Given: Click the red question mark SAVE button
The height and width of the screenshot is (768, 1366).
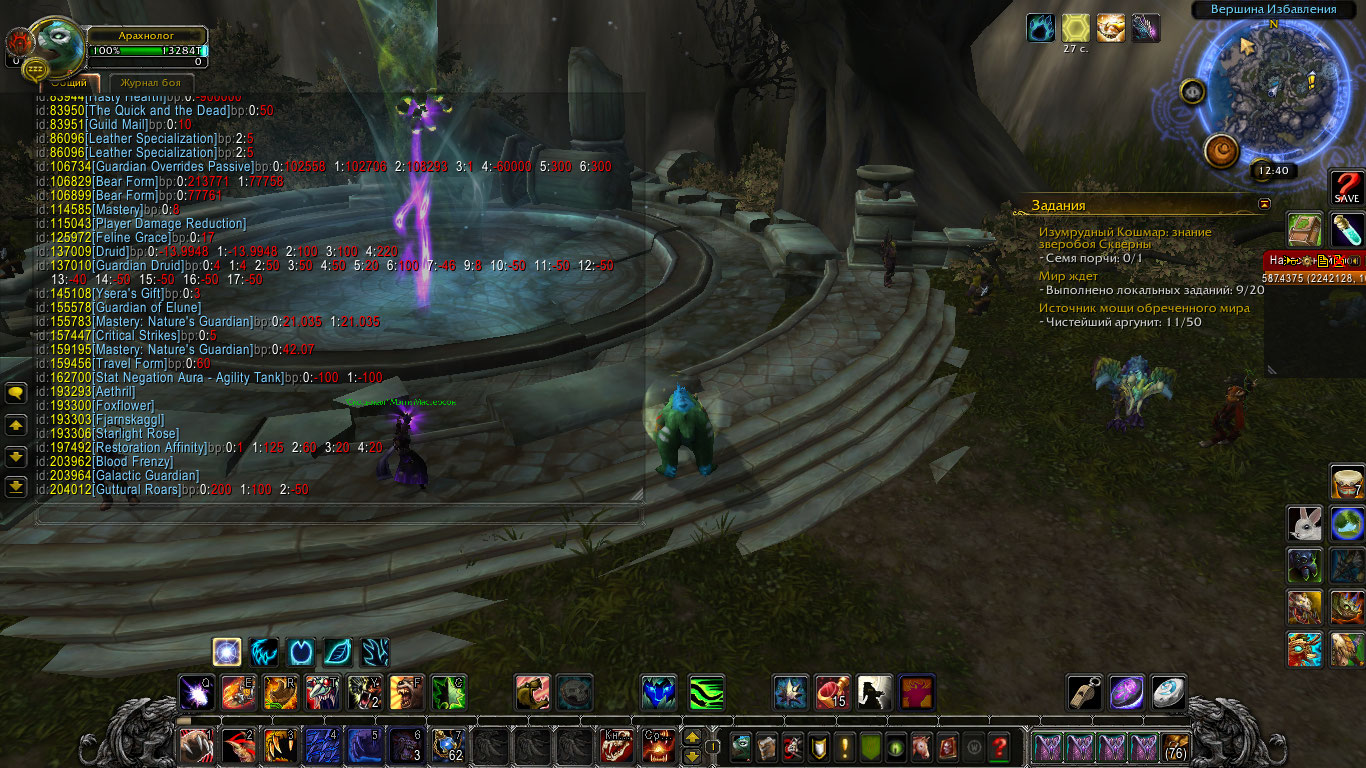Looking at the screenshot, I should (1346, 187).
